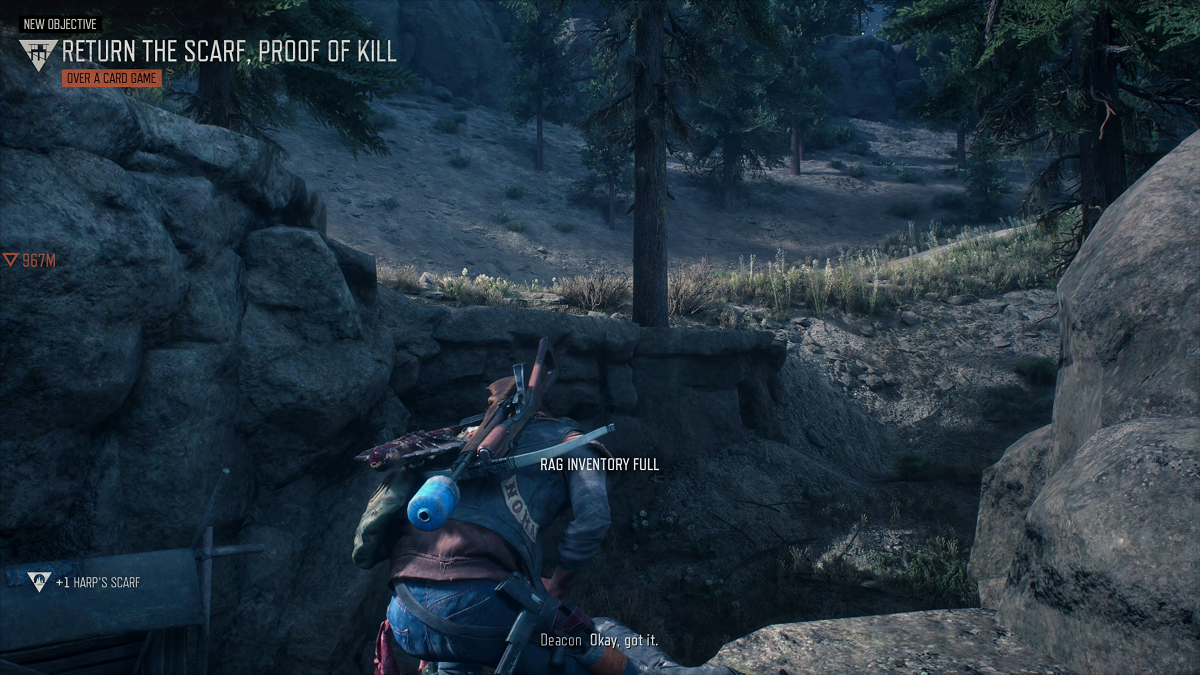Select the 967M waypoint marker
Viewport: 1200px width, 675px height.
(29, 261)
